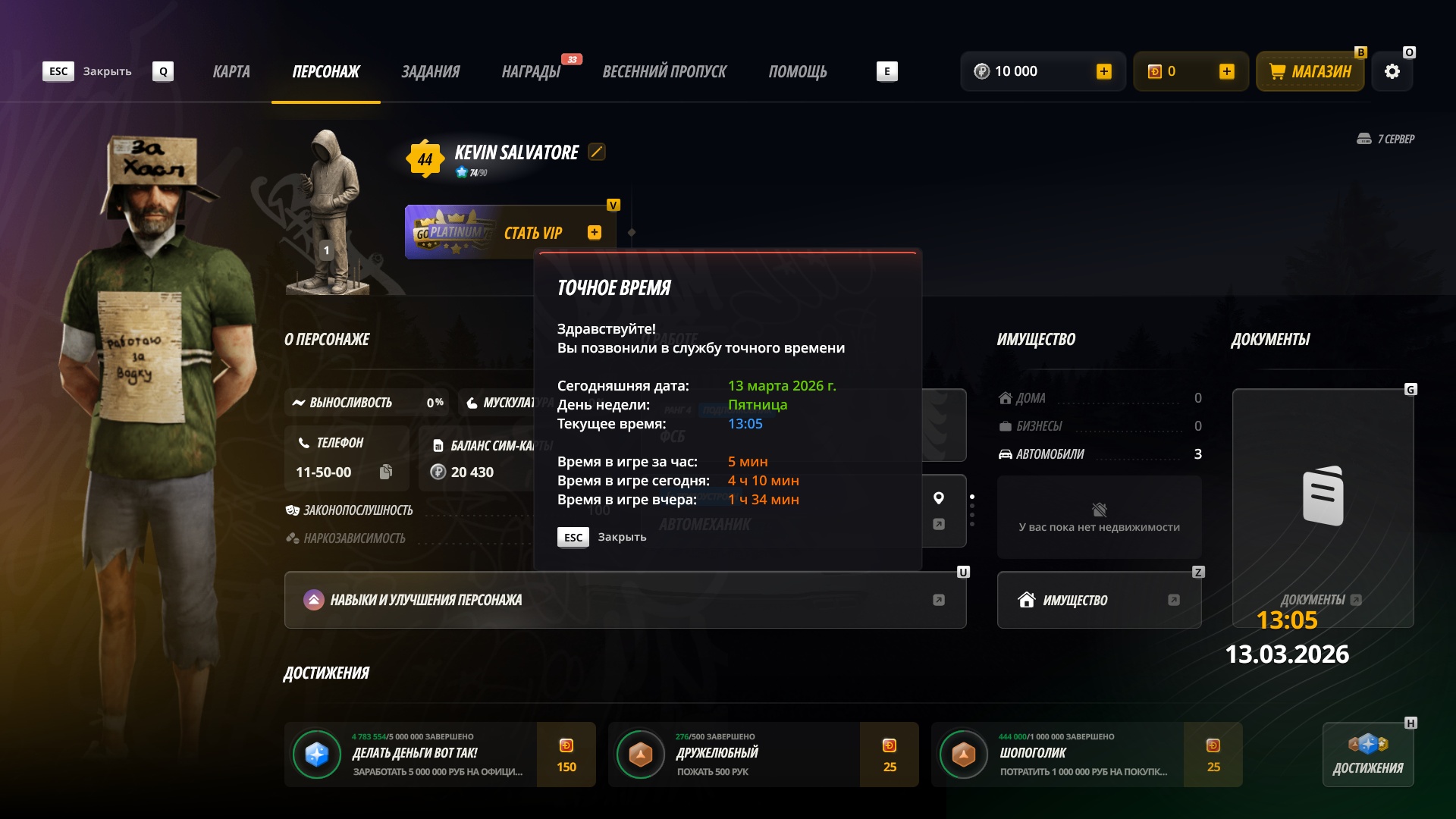Add rubles with the plus button beside 10 000

pos(1104,71)
